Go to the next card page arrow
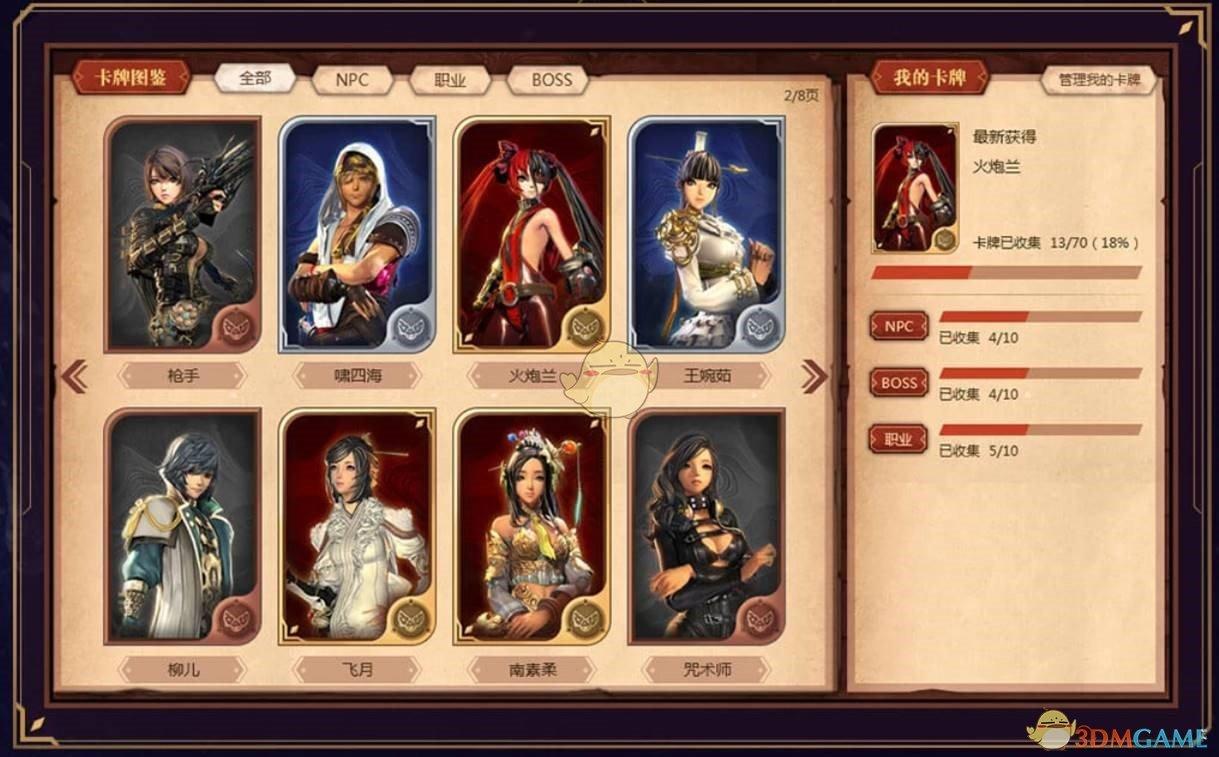Viewport: 1219px width, 757px height. point(814,376)
